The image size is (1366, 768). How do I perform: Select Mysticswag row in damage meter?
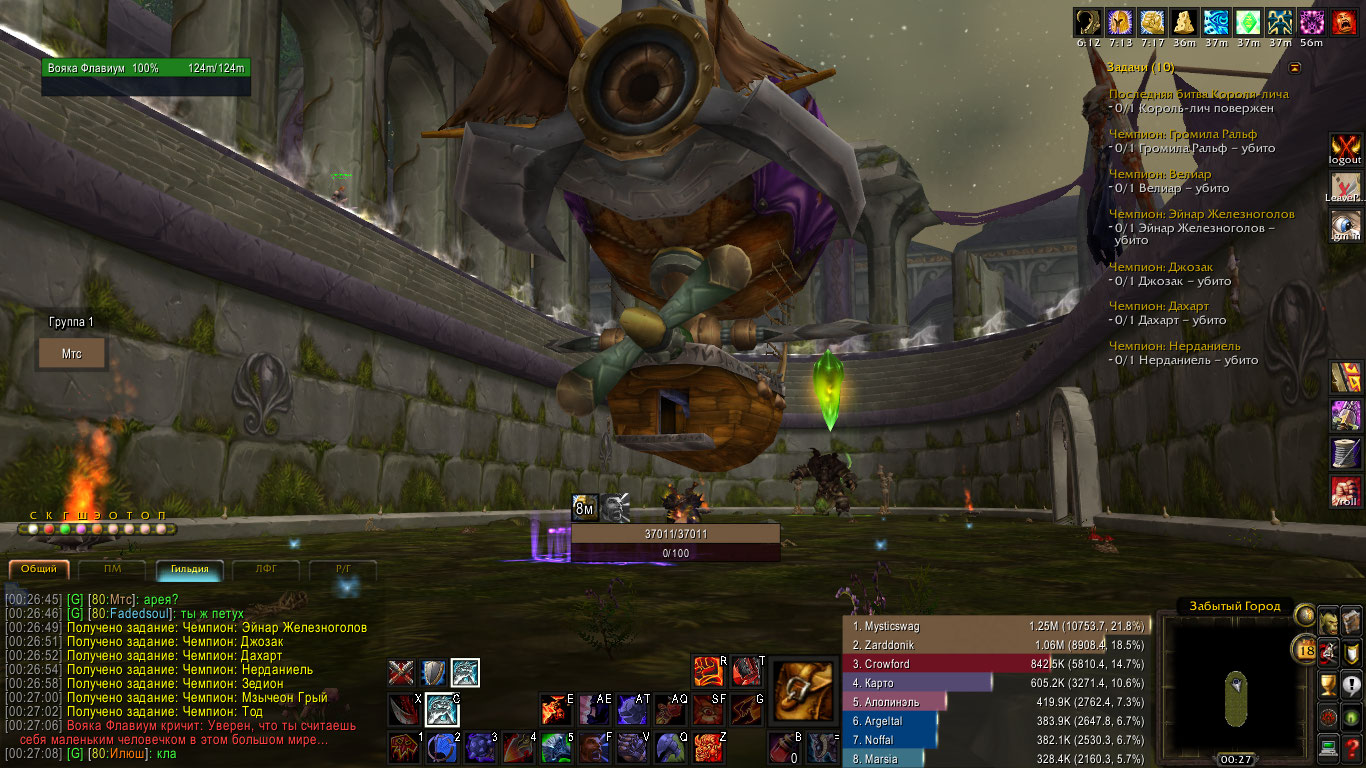pos(996,626)
